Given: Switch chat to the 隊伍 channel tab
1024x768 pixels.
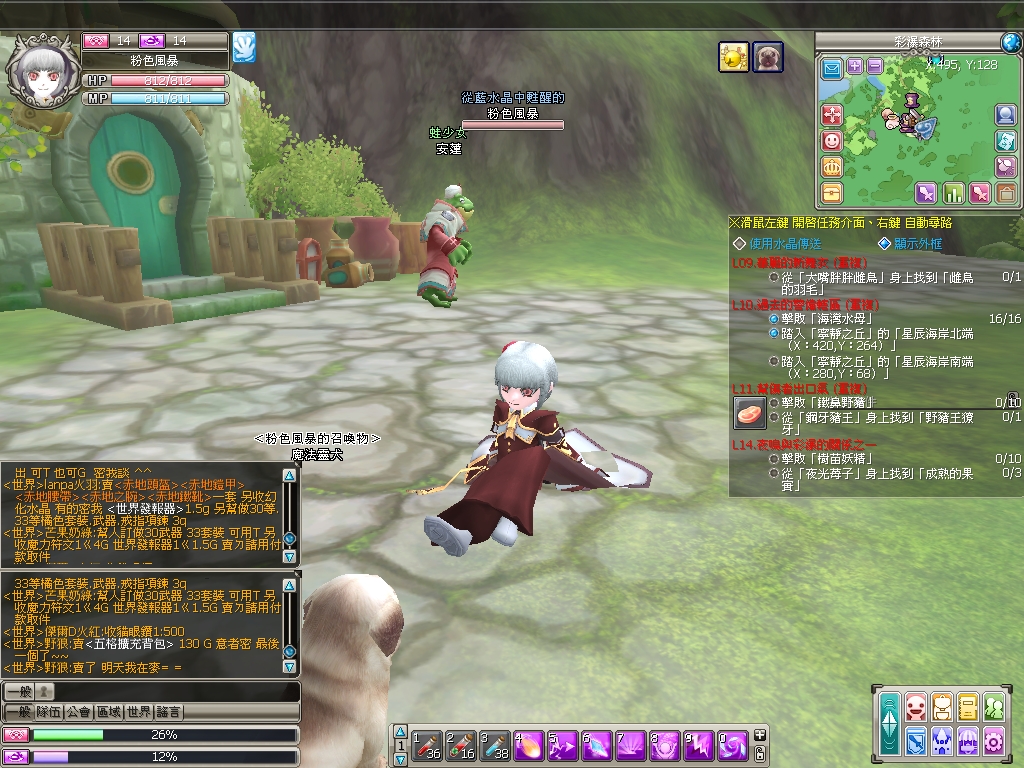Looking at the screenshot, I should pos(49,712).
